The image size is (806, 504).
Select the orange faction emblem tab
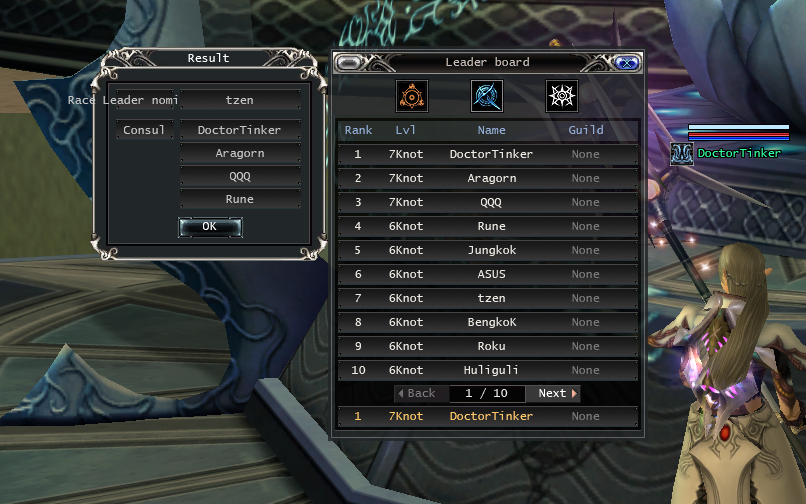[x=412, y=96]
